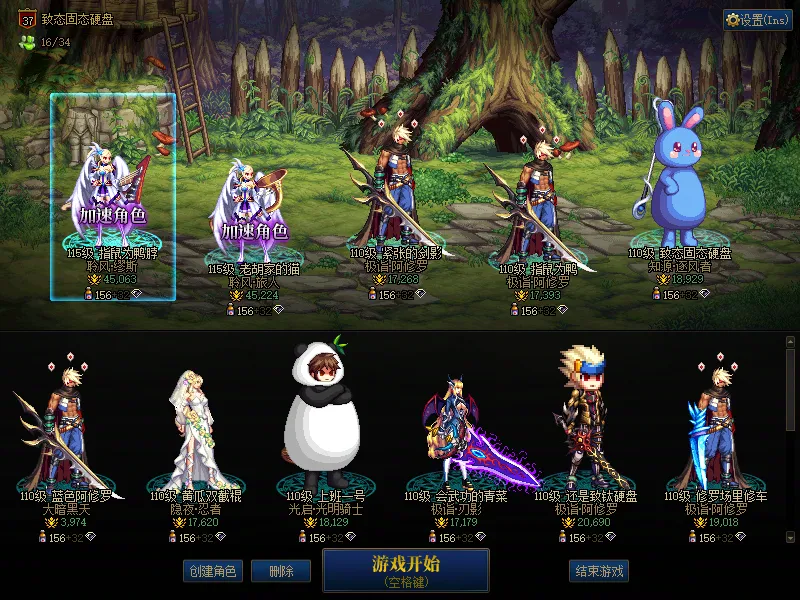
Task: Create a new character with 创建角色
Action: click(x=211, y=571)
